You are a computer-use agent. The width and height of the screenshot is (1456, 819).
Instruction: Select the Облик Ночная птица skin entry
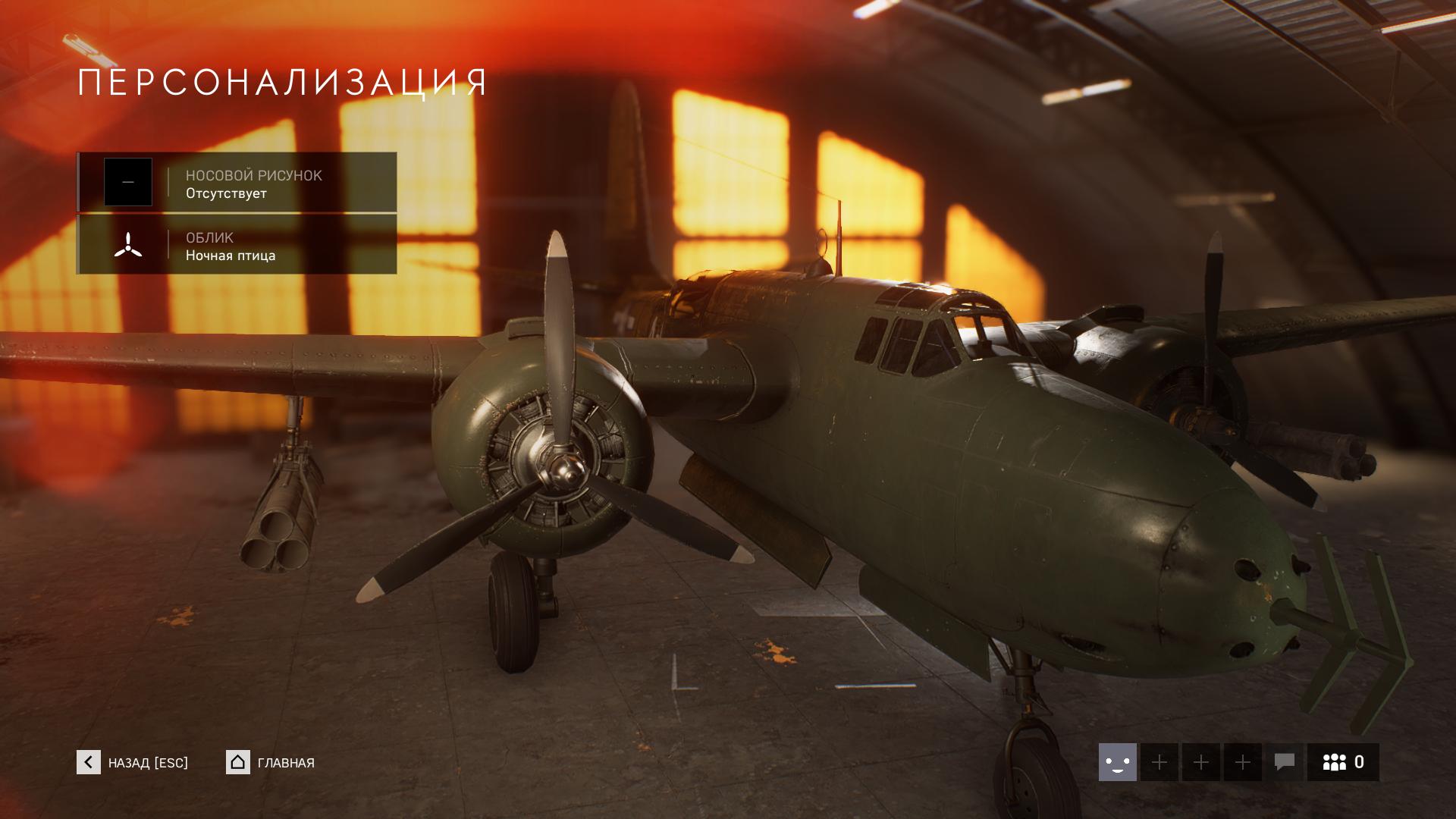pyautogui.click(x=237, y=245)
